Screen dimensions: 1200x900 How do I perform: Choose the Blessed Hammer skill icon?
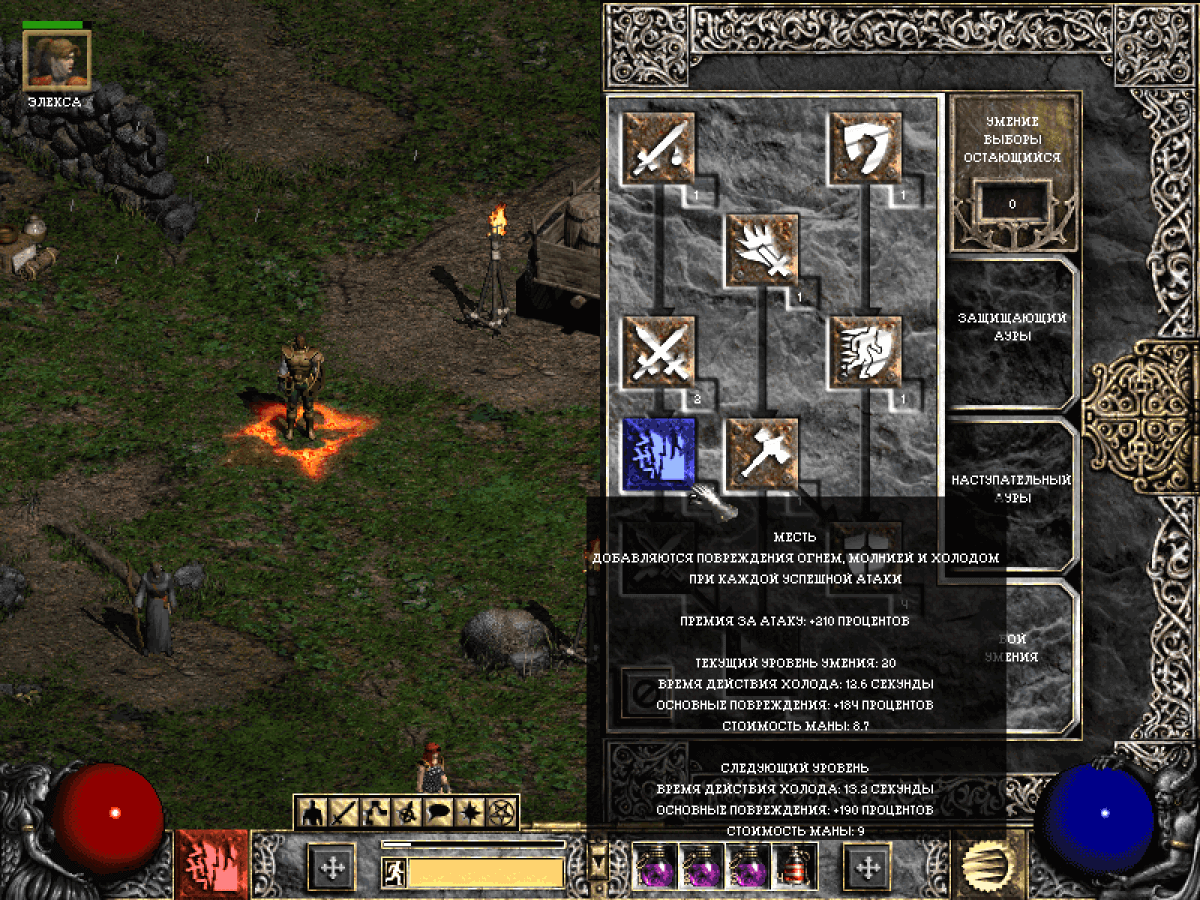(763, 454)
